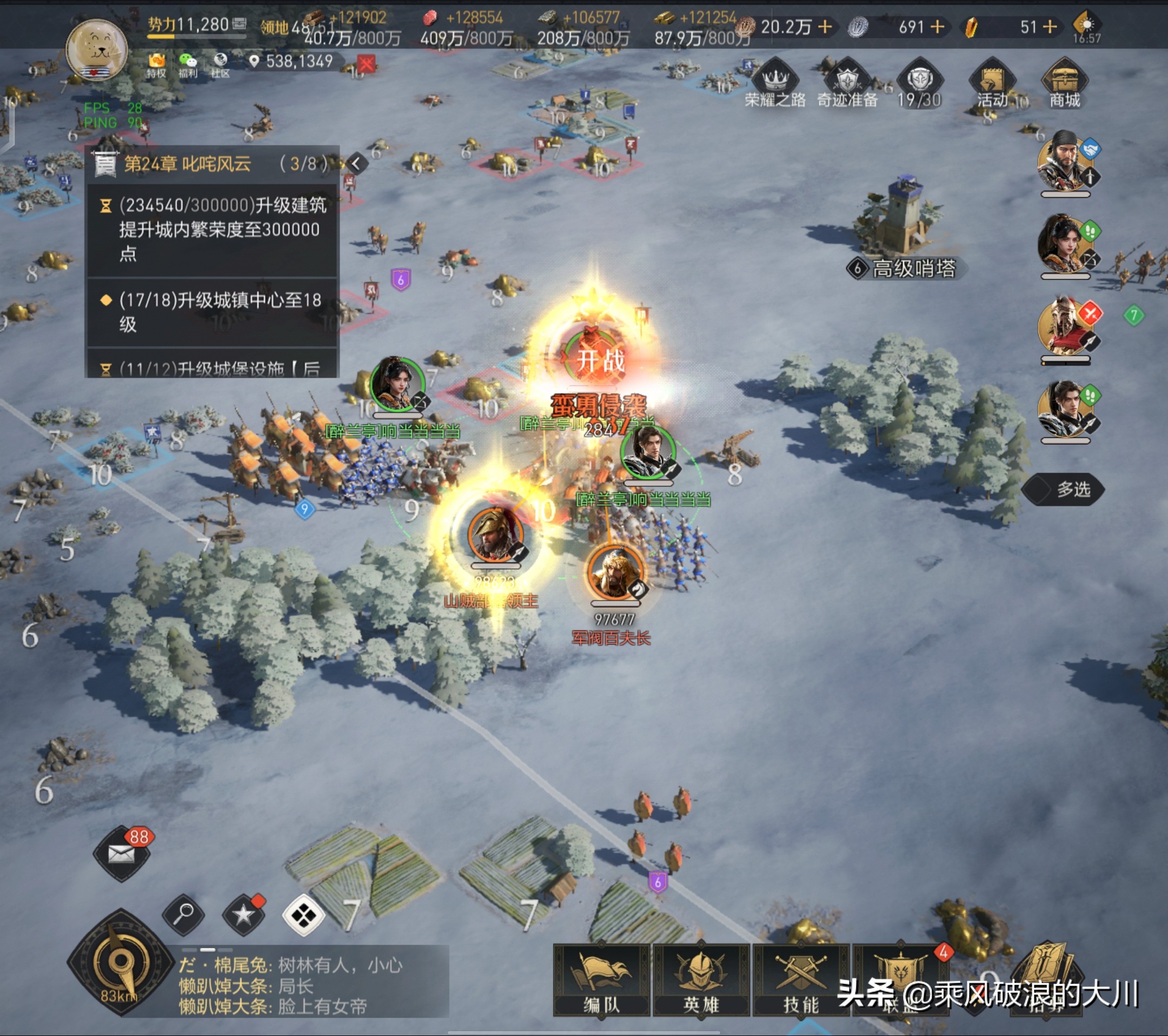Collapse the chapter 24 quest panel
The image size is (1168, 1036).
coord(356,164)
